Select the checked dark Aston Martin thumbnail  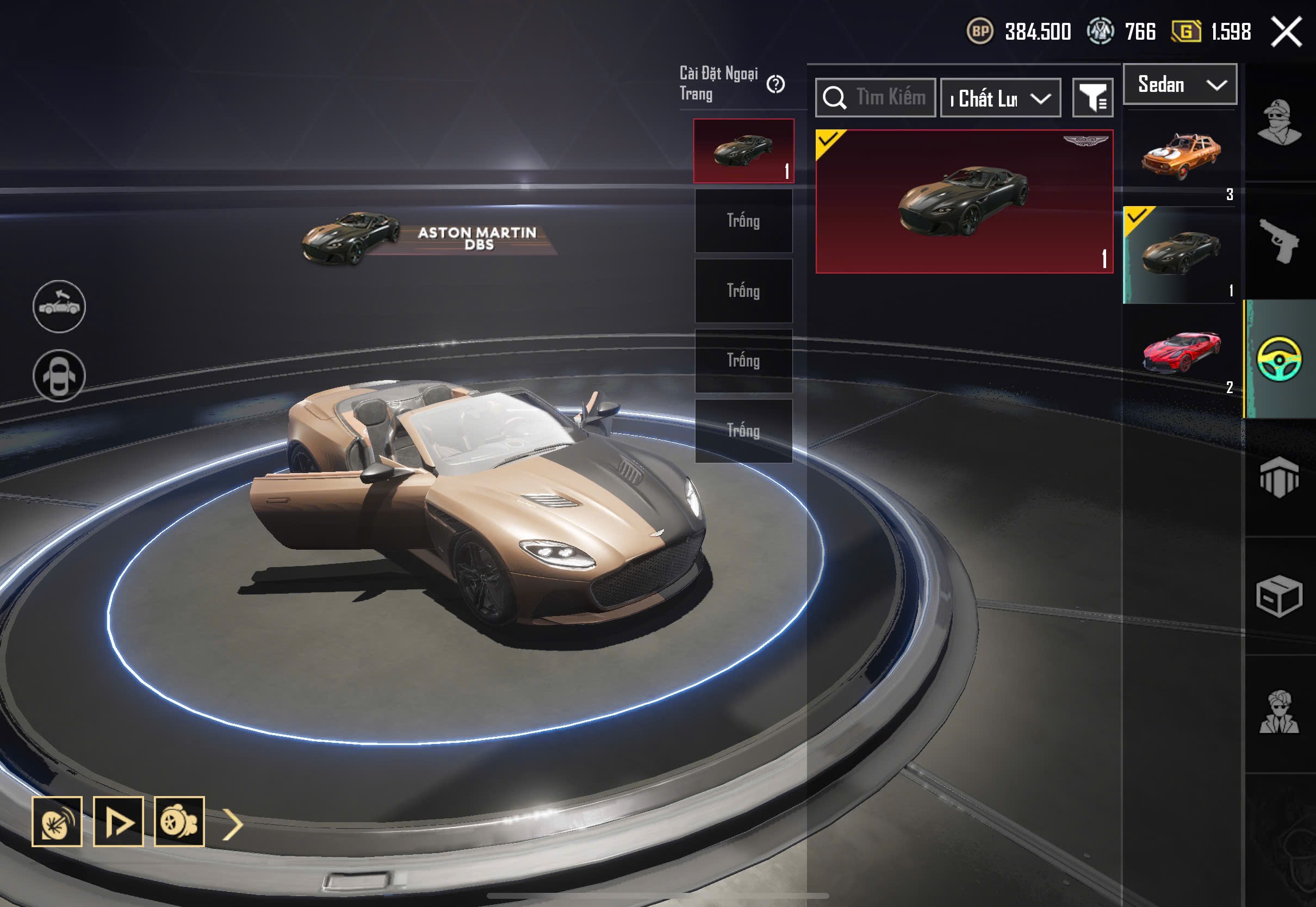[x=1180, y=254]
